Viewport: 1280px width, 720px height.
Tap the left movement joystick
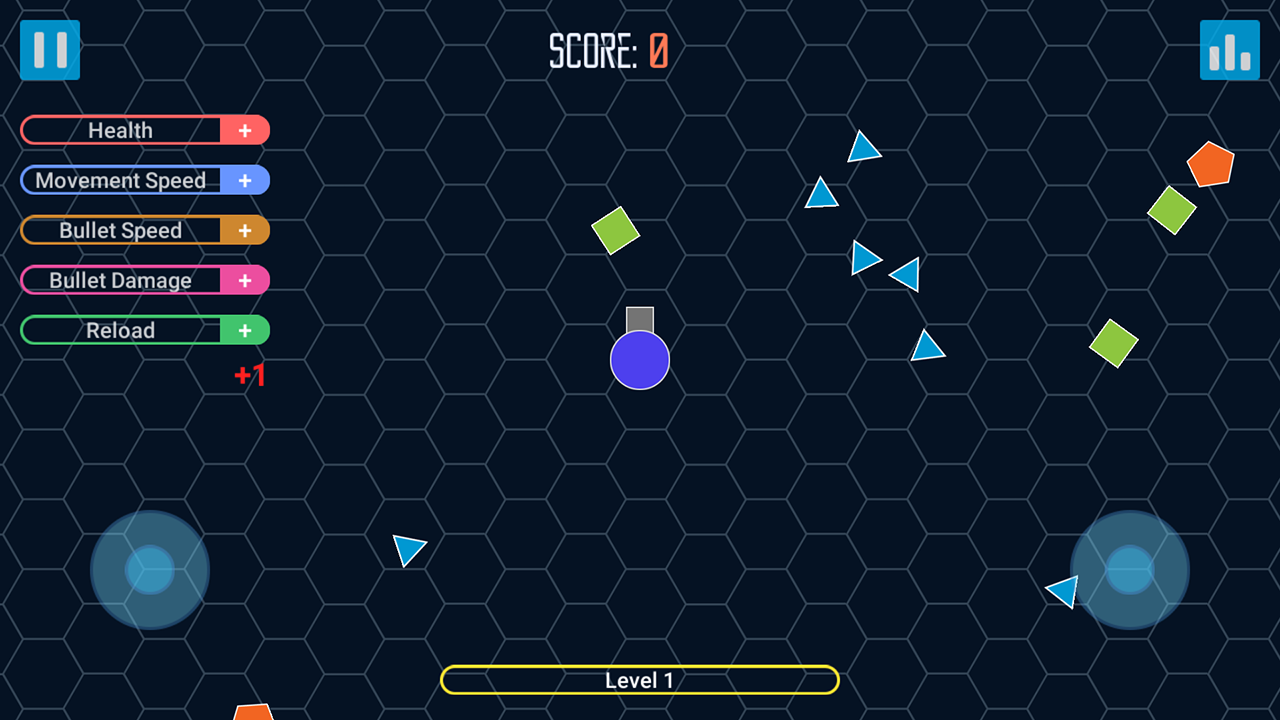click(x=150, y=568)
